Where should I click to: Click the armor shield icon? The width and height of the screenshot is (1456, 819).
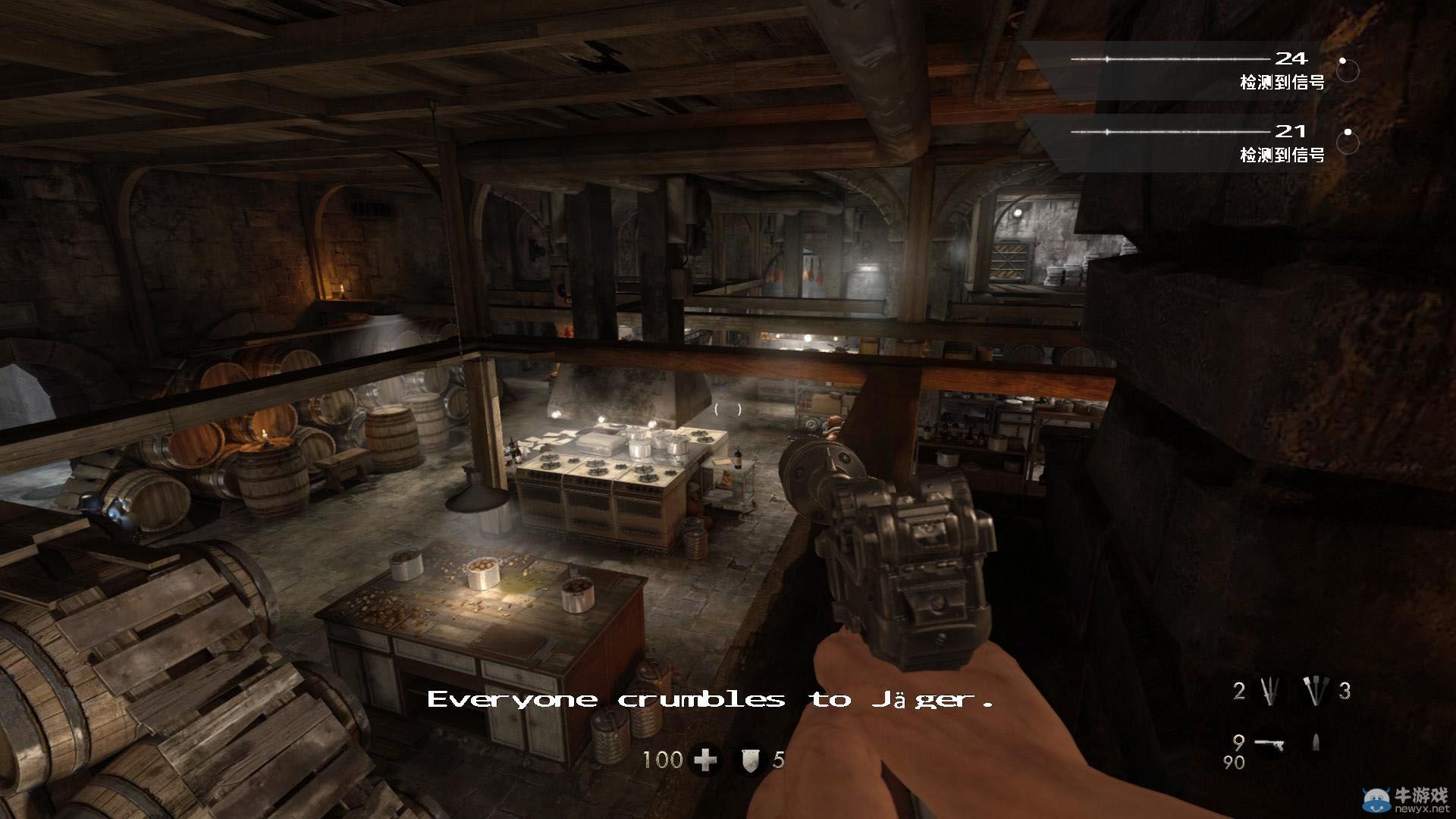click(x=750, y=759)
